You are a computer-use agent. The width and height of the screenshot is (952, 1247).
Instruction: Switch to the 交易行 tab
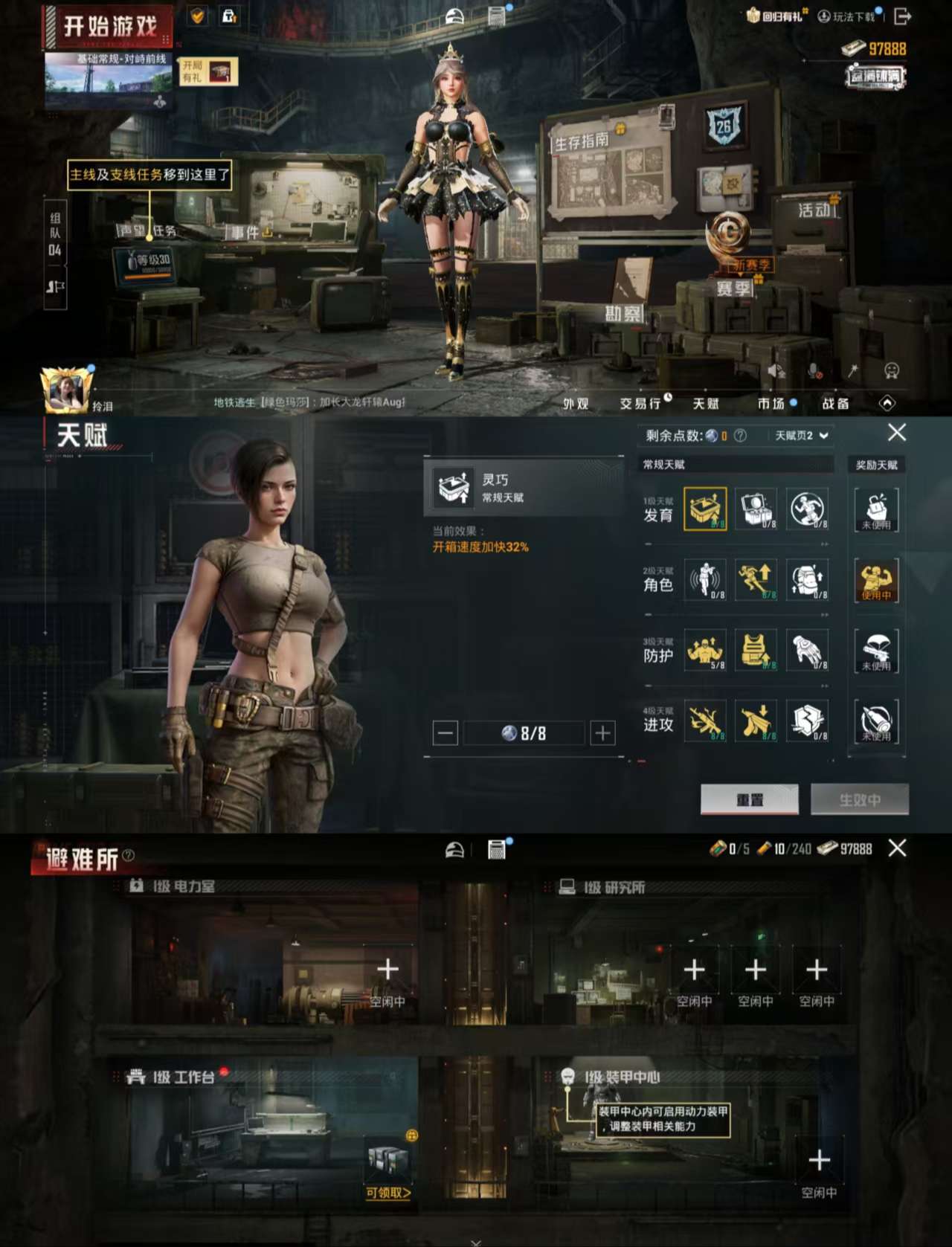pyautogui.click(x=641, y=402)
